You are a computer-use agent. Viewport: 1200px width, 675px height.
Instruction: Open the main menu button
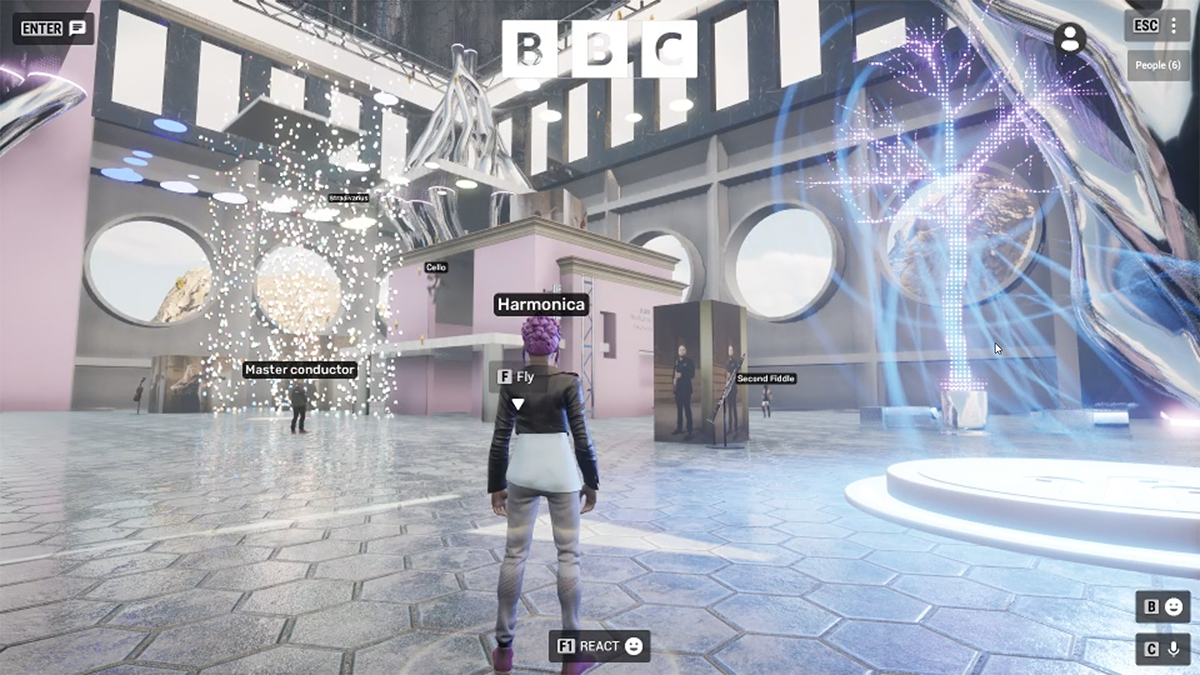click(x=1157, y=26)
